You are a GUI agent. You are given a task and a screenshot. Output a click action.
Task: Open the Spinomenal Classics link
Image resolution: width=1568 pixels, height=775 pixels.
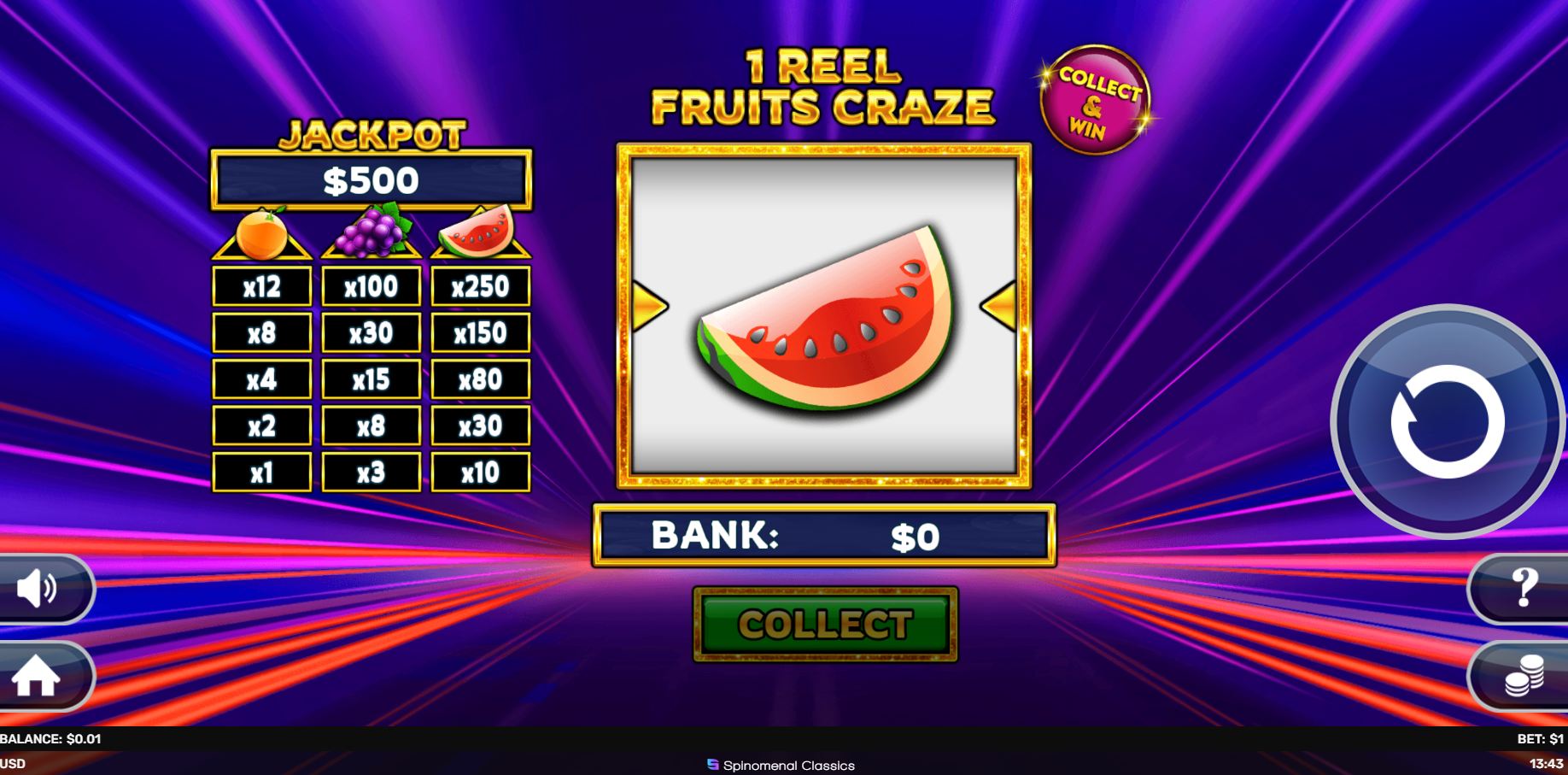click(782, 766)
